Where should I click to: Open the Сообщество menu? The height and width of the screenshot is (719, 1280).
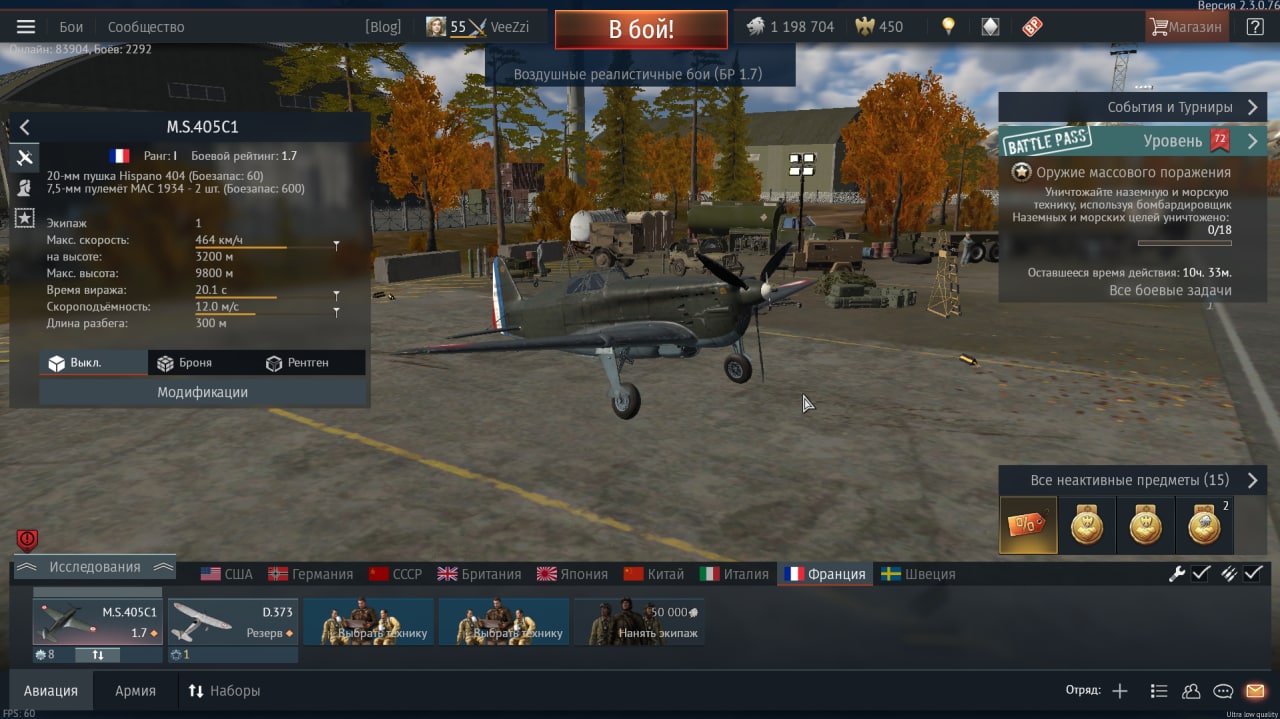click(x=146, y=27)
